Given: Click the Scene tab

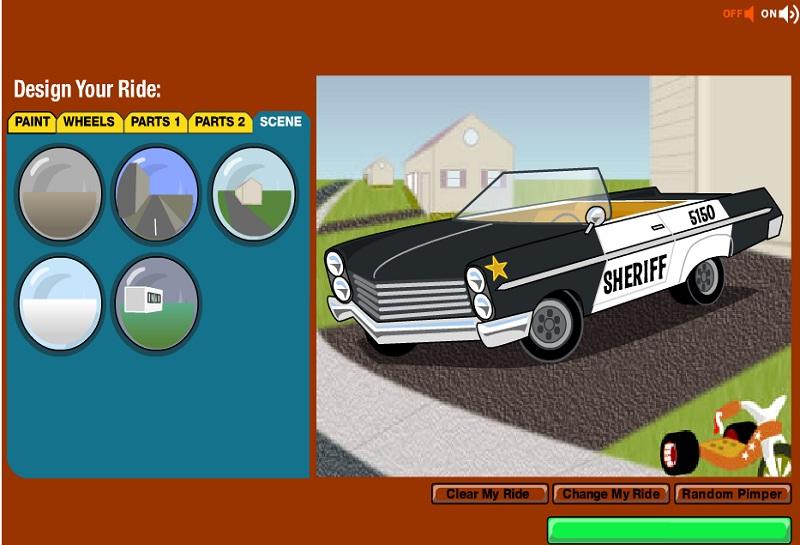Looking at the screenshot, I should pos(280,122).
